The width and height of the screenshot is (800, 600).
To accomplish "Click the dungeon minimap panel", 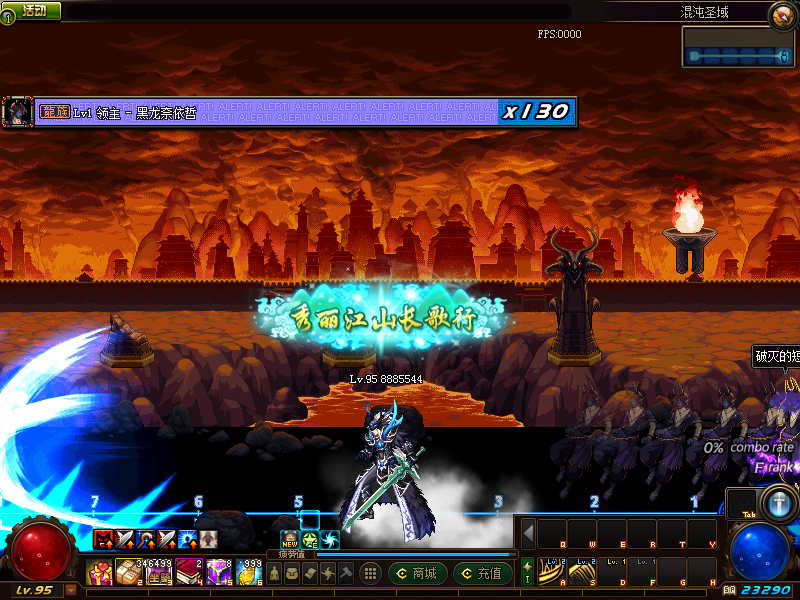I will (x=739, y=48).
